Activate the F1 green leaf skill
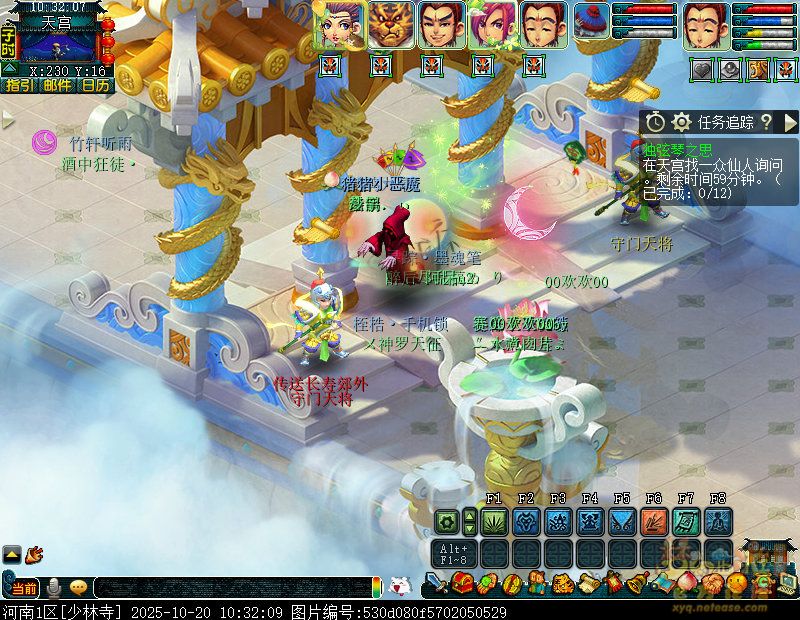Viewport: 800px width, 620px height. 494,522
